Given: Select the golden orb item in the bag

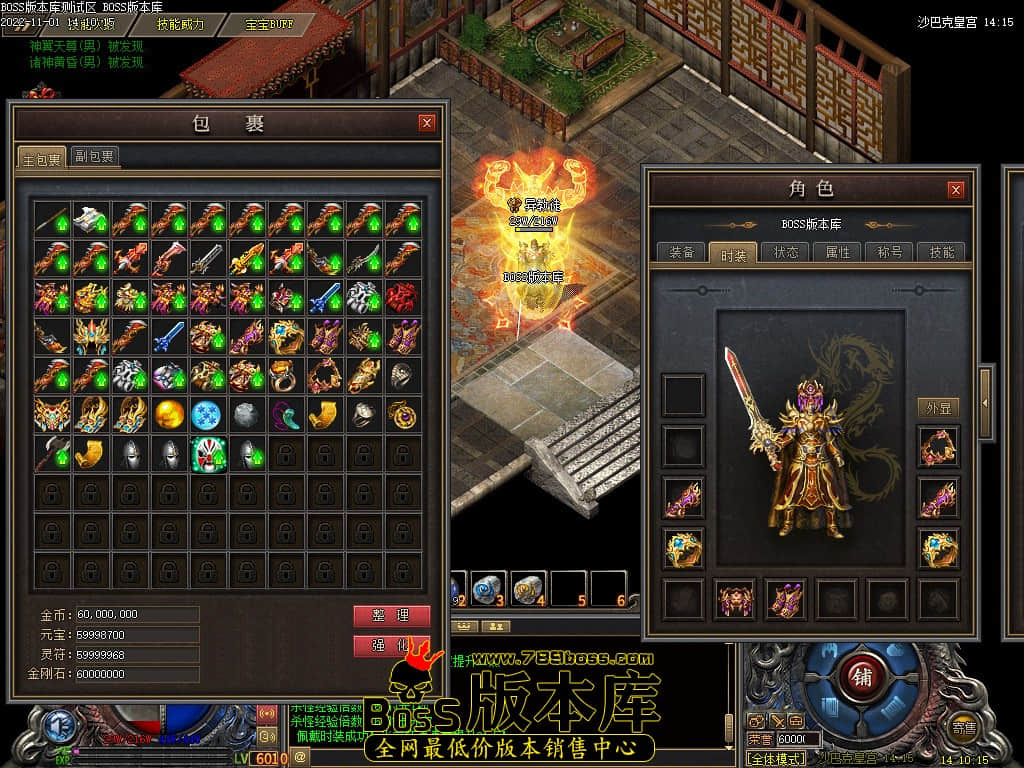Looking at the screenshot, I should coord(168,414).
